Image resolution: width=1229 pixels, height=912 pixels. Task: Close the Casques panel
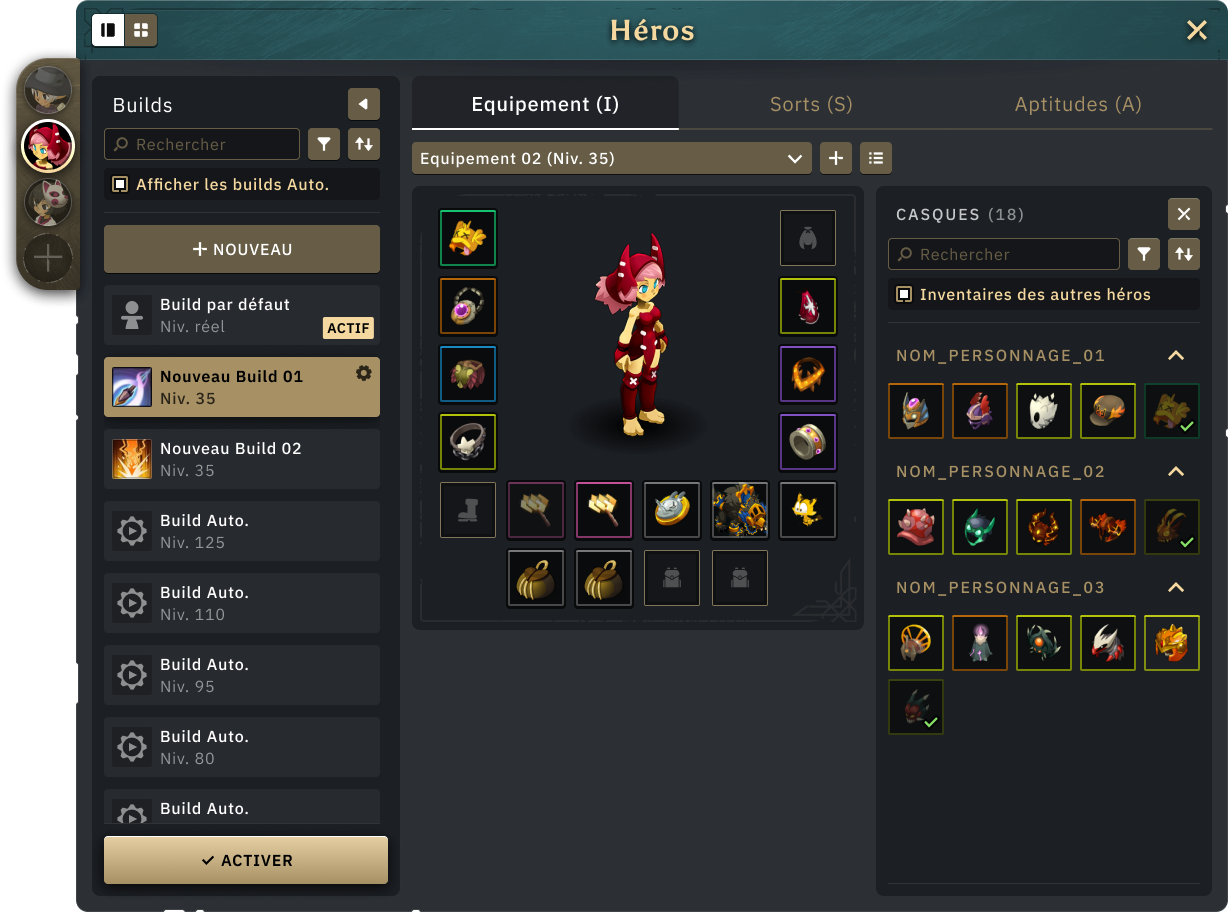(x=1183, y=214)
